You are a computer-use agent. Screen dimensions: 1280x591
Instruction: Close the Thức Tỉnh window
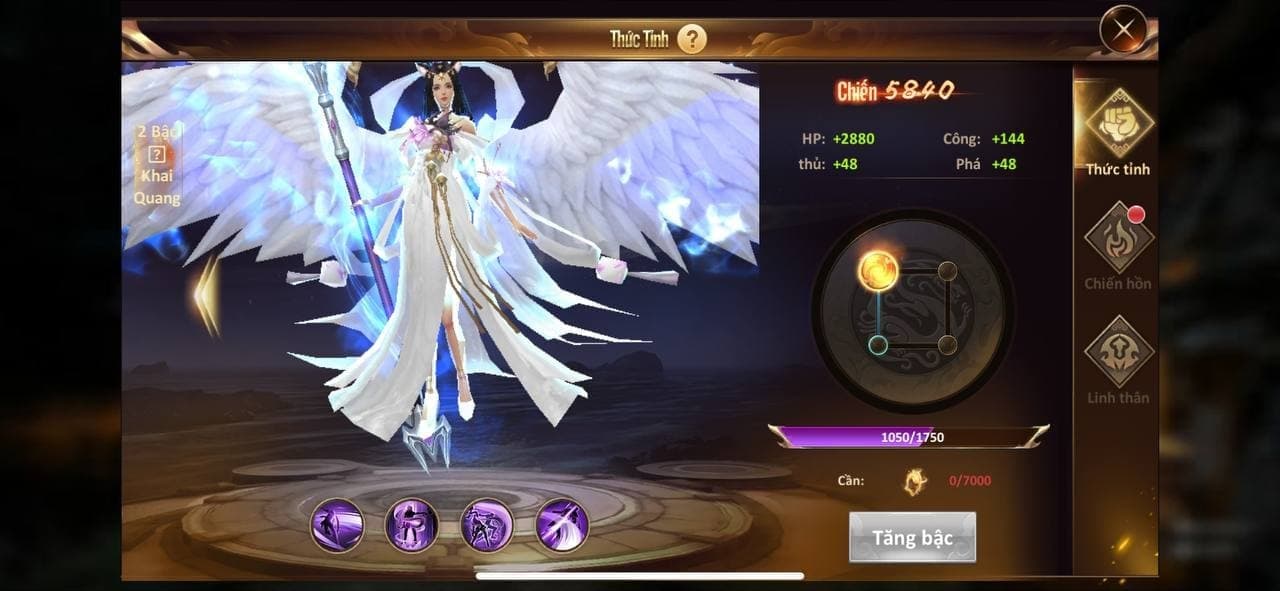click(x=1123, y=30)
